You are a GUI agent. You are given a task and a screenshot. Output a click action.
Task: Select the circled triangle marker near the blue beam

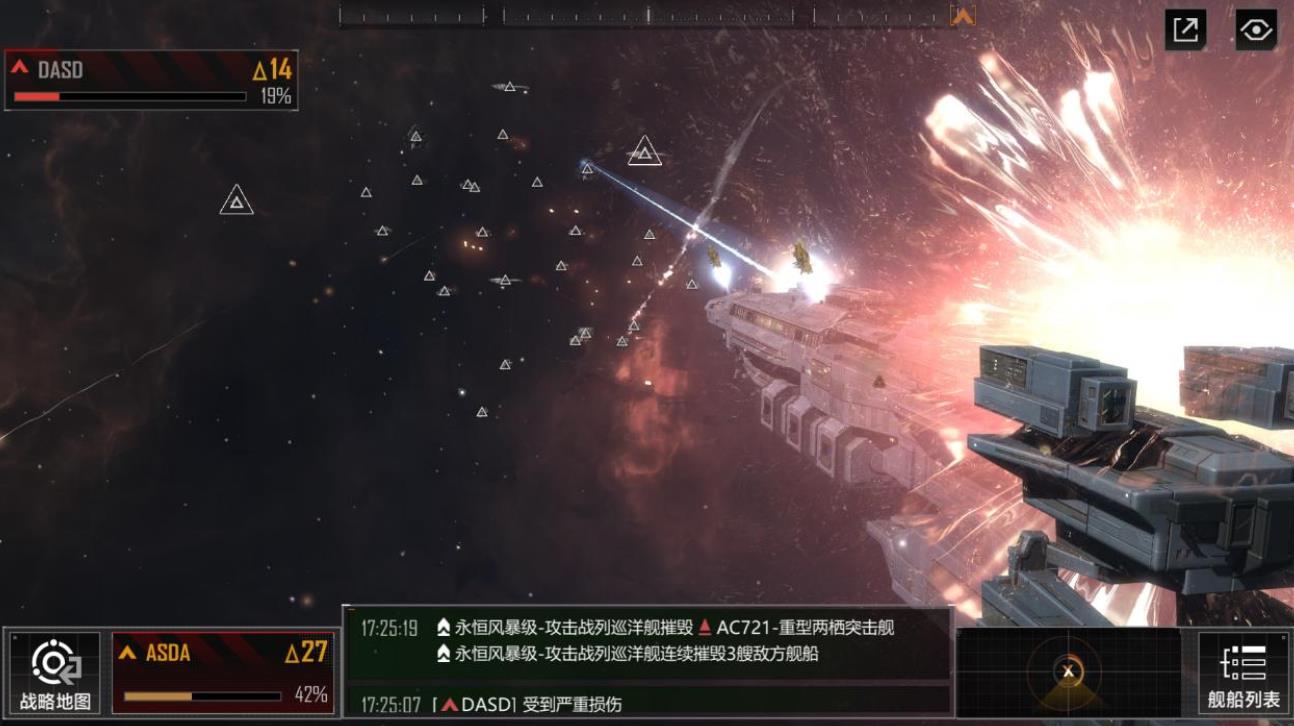point(645,152)
